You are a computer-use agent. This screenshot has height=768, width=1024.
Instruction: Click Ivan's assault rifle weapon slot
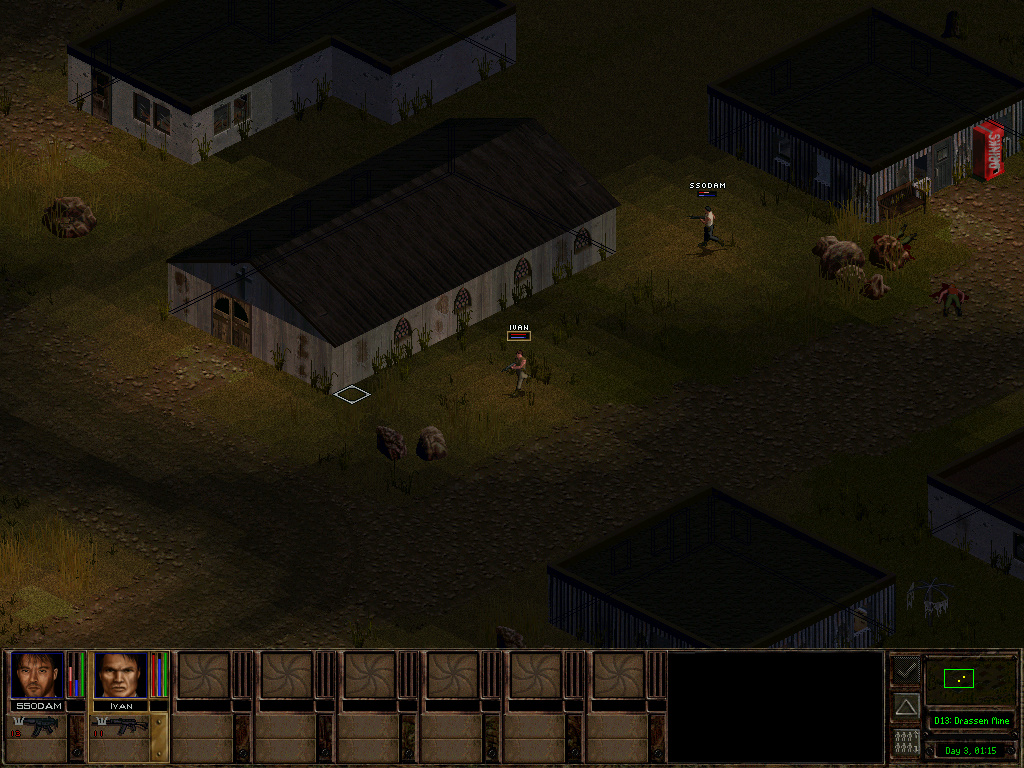120,726
